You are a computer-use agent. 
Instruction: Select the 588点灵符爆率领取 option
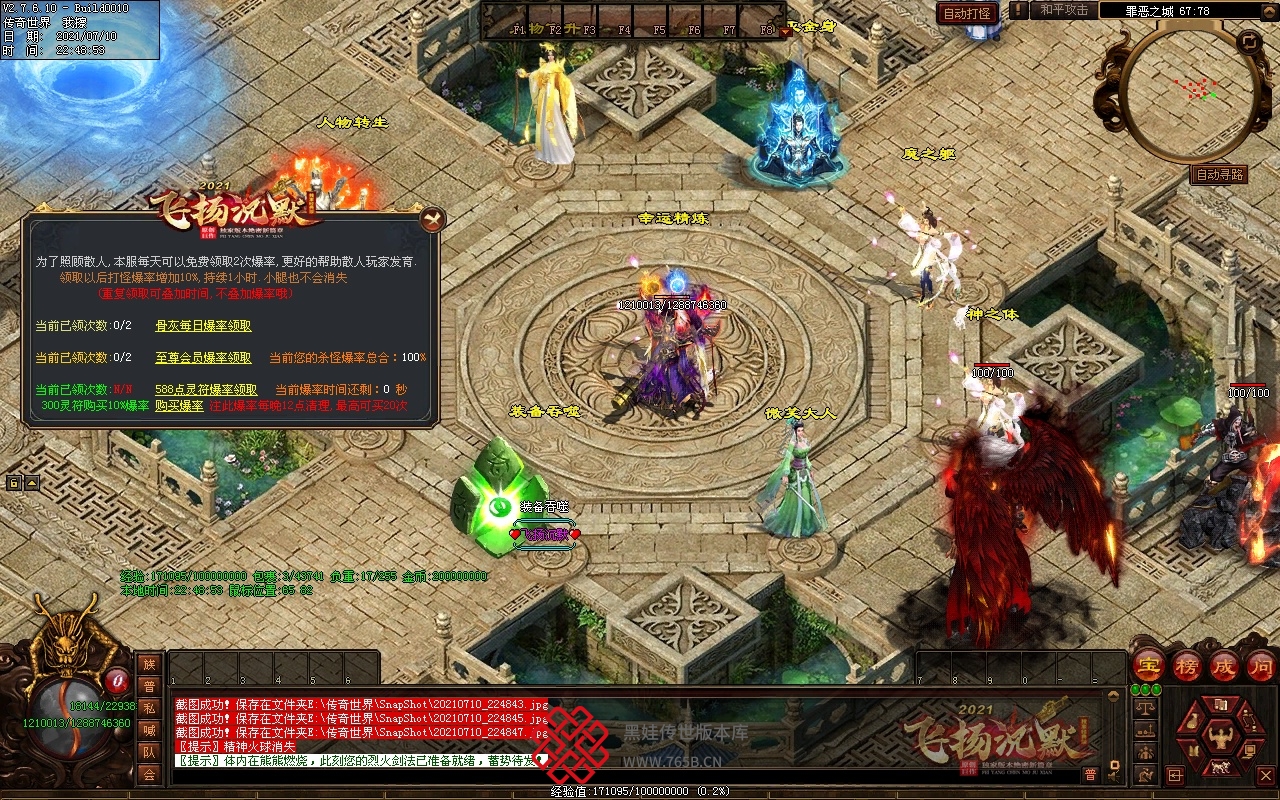pos(206,389)
